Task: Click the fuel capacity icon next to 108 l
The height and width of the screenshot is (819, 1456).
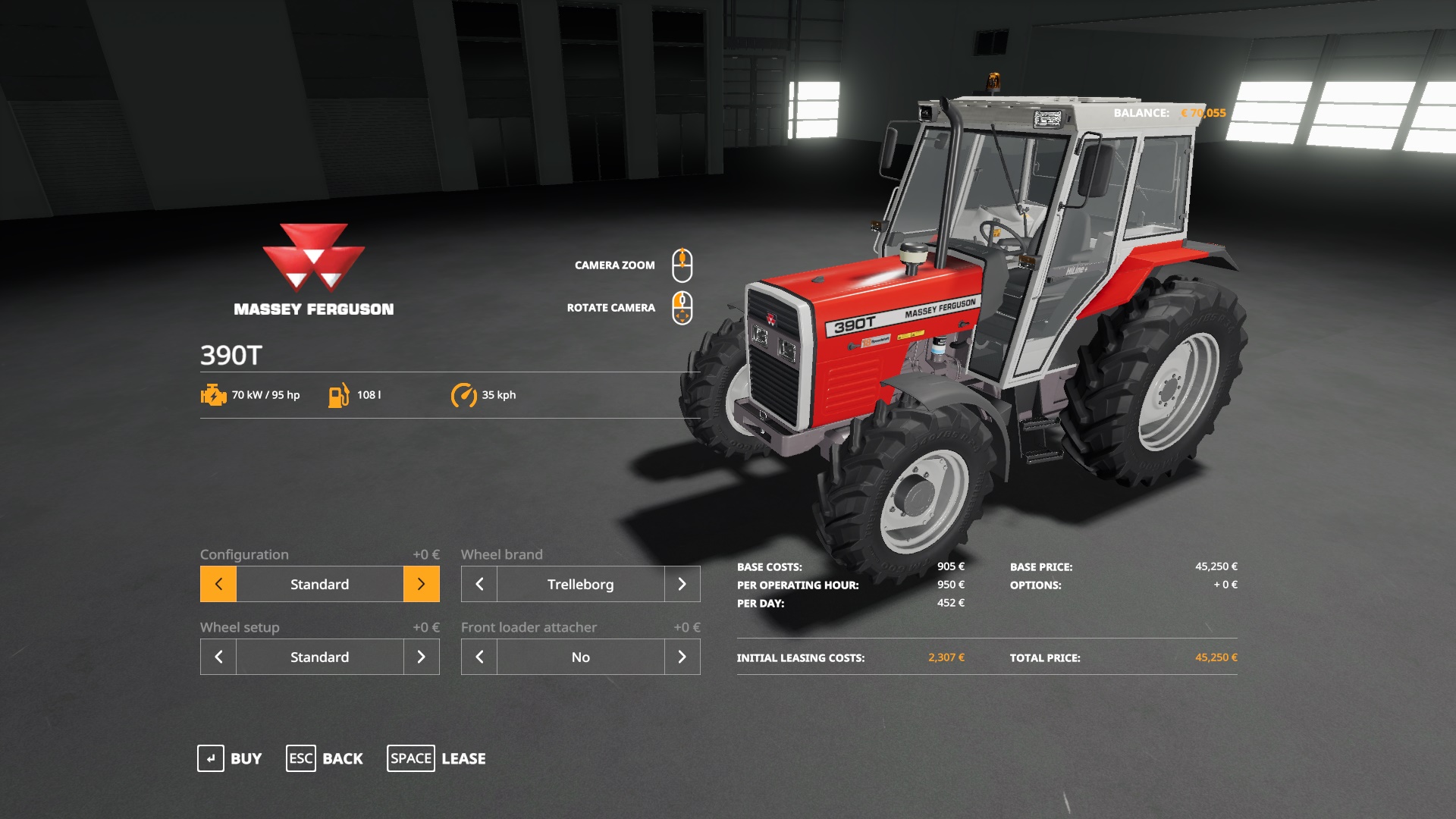Action: tap(338, 394)
